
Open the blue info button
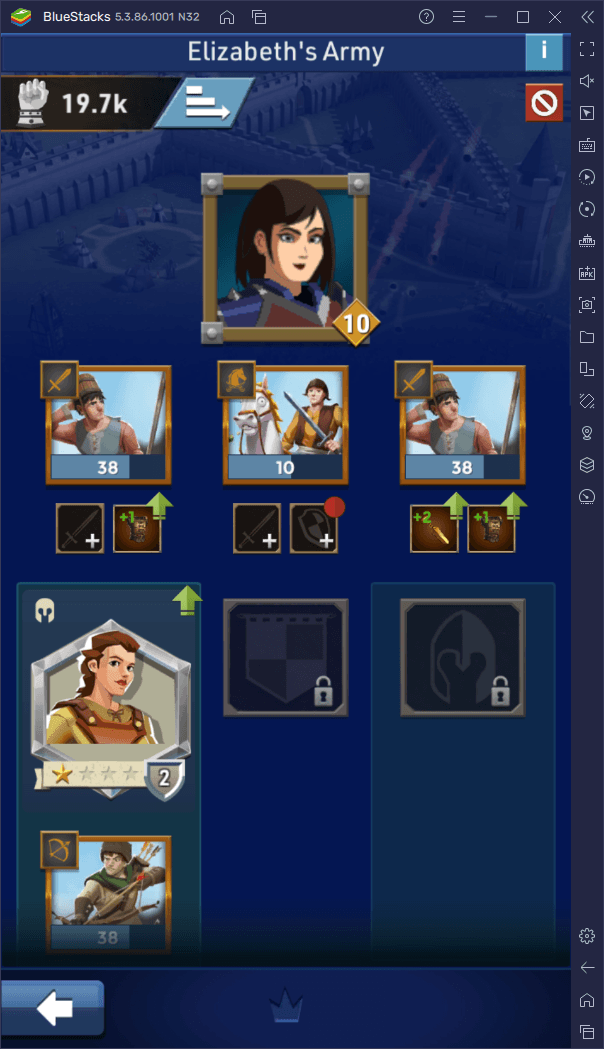pos(543,51)
